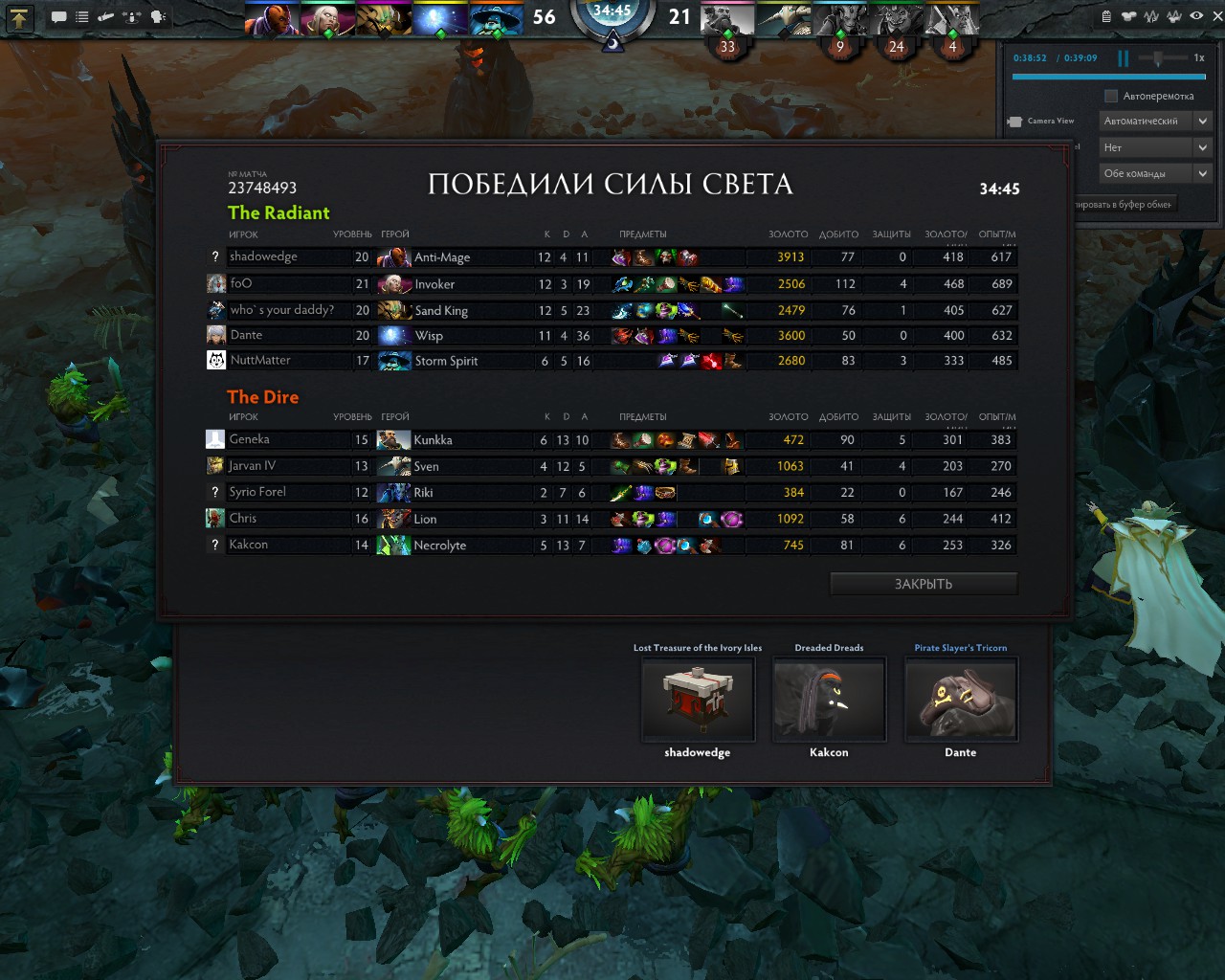1225x980 pixels.
Task: Select the Storm Spirit portrait in the top bar
Action: [x=496, y=19]
